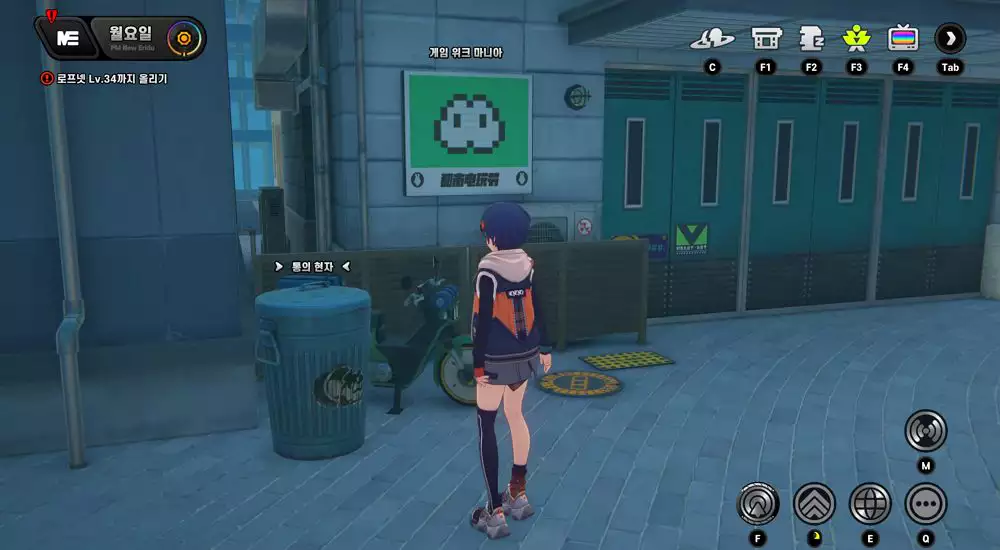Open the colorful ring time-of-day icon
1000x550 pixels.
pyautogui.click(x=183, y=39)
